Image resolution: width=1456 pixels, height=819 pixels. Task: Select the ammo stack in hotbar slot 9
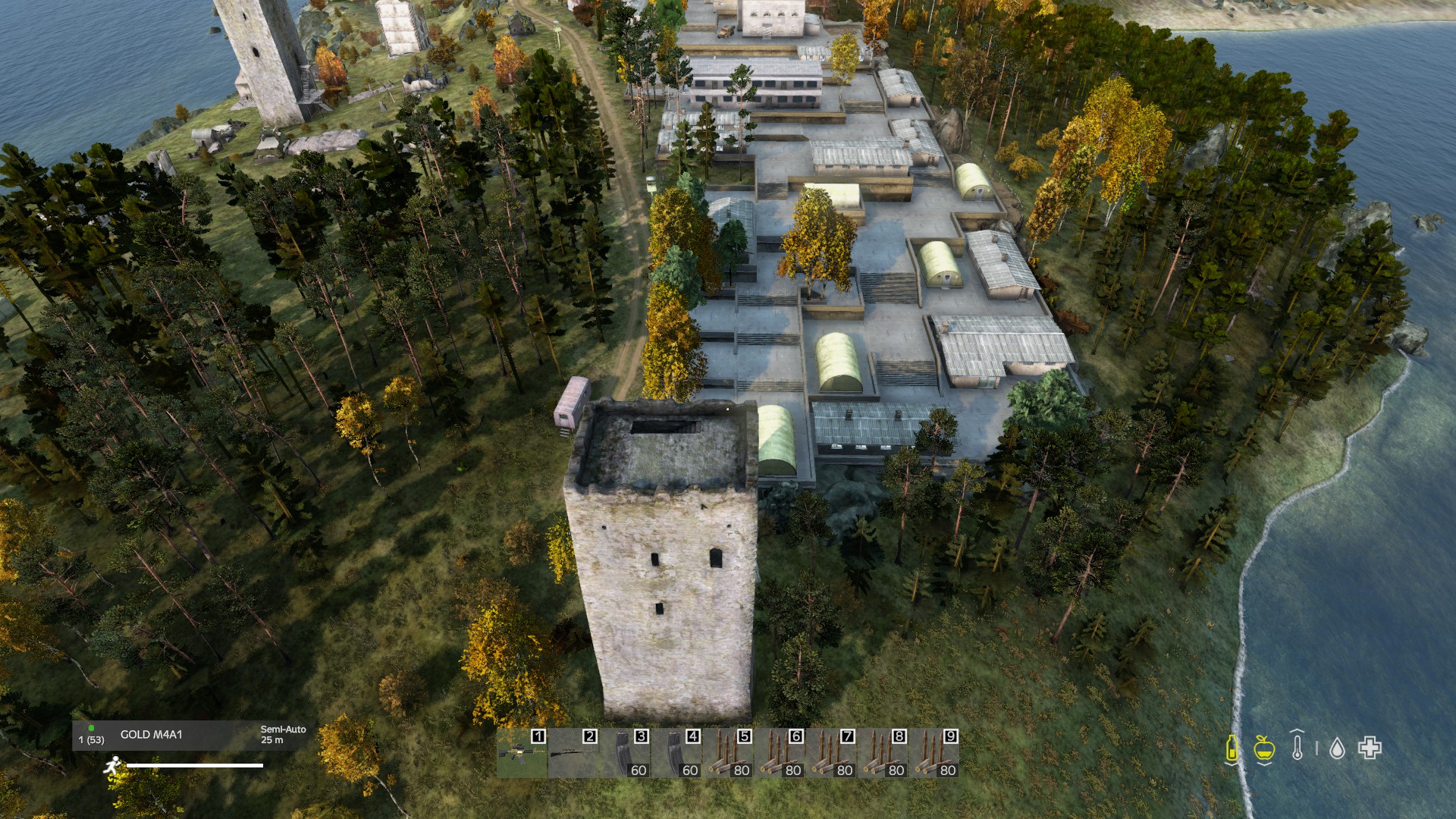pos(934,753)
